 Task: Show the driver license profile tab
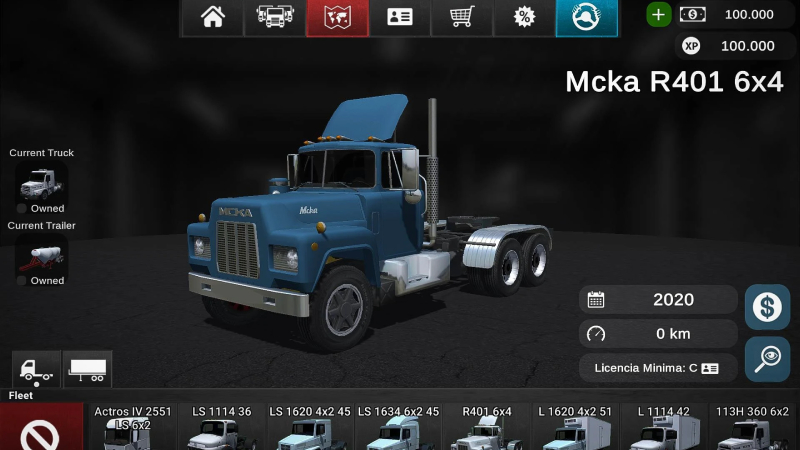tap(400, 17)
